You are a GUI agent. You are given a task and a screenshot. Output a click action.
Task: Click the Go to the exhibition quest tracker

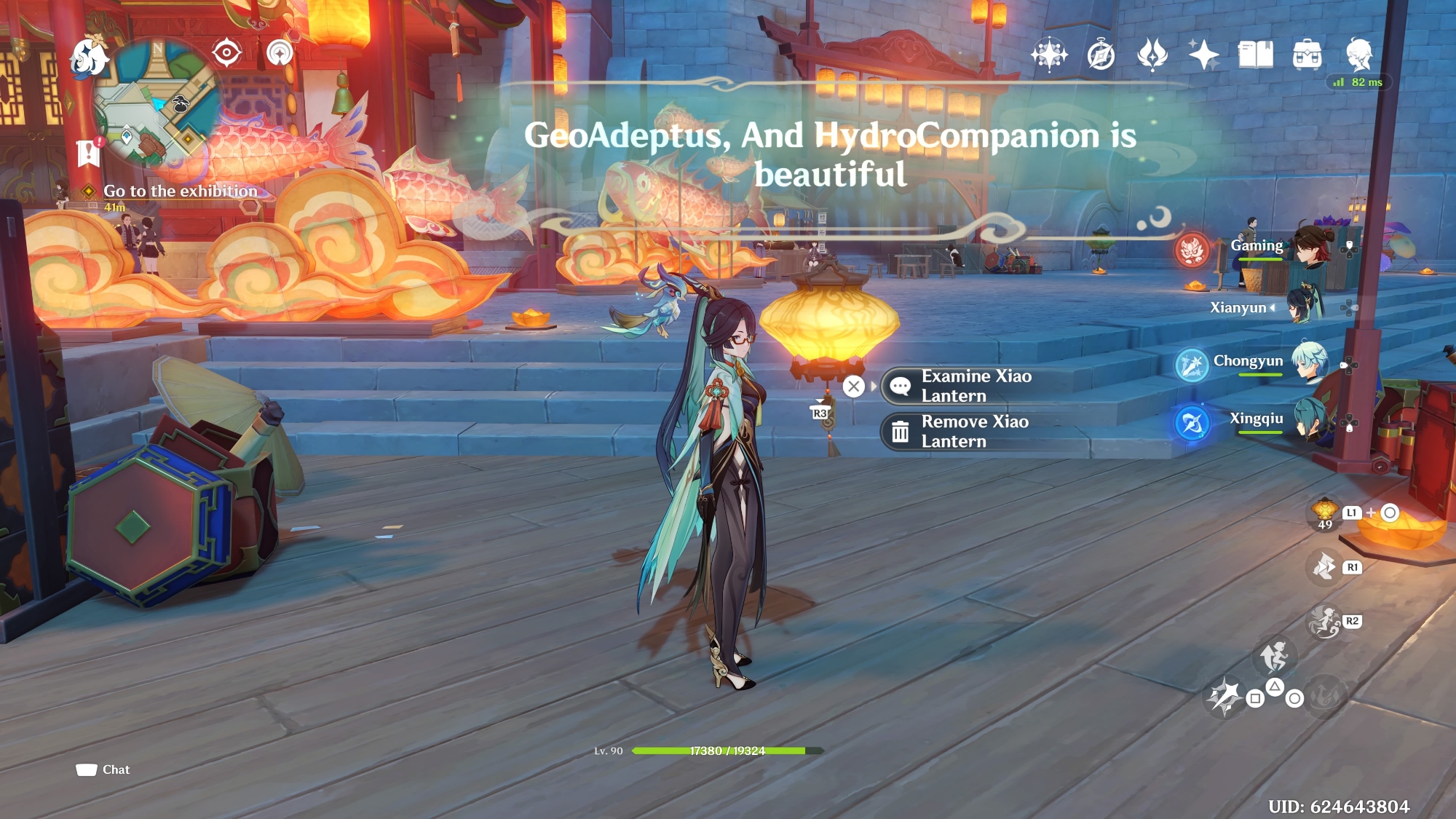[x=180, y=191]
